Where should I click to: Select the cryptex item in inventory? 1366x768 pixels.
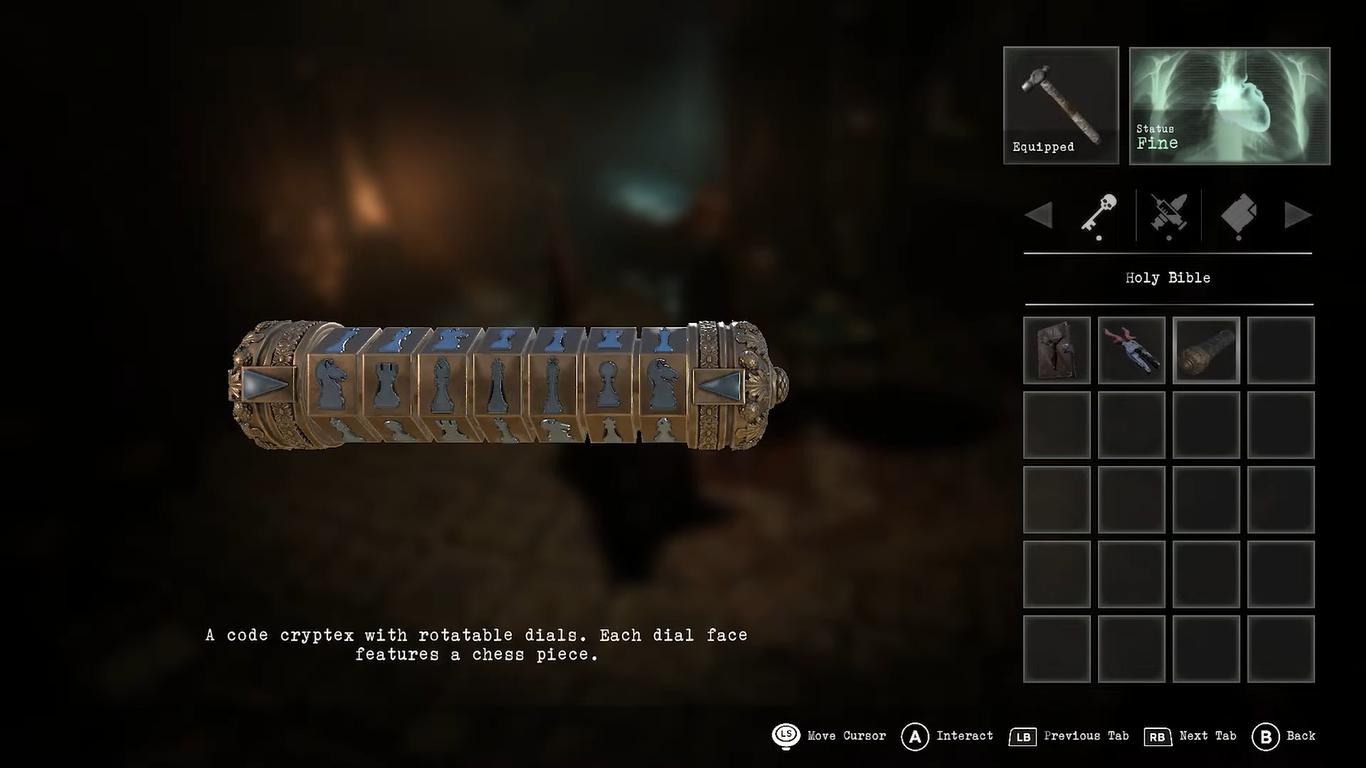coord(1206,350)
